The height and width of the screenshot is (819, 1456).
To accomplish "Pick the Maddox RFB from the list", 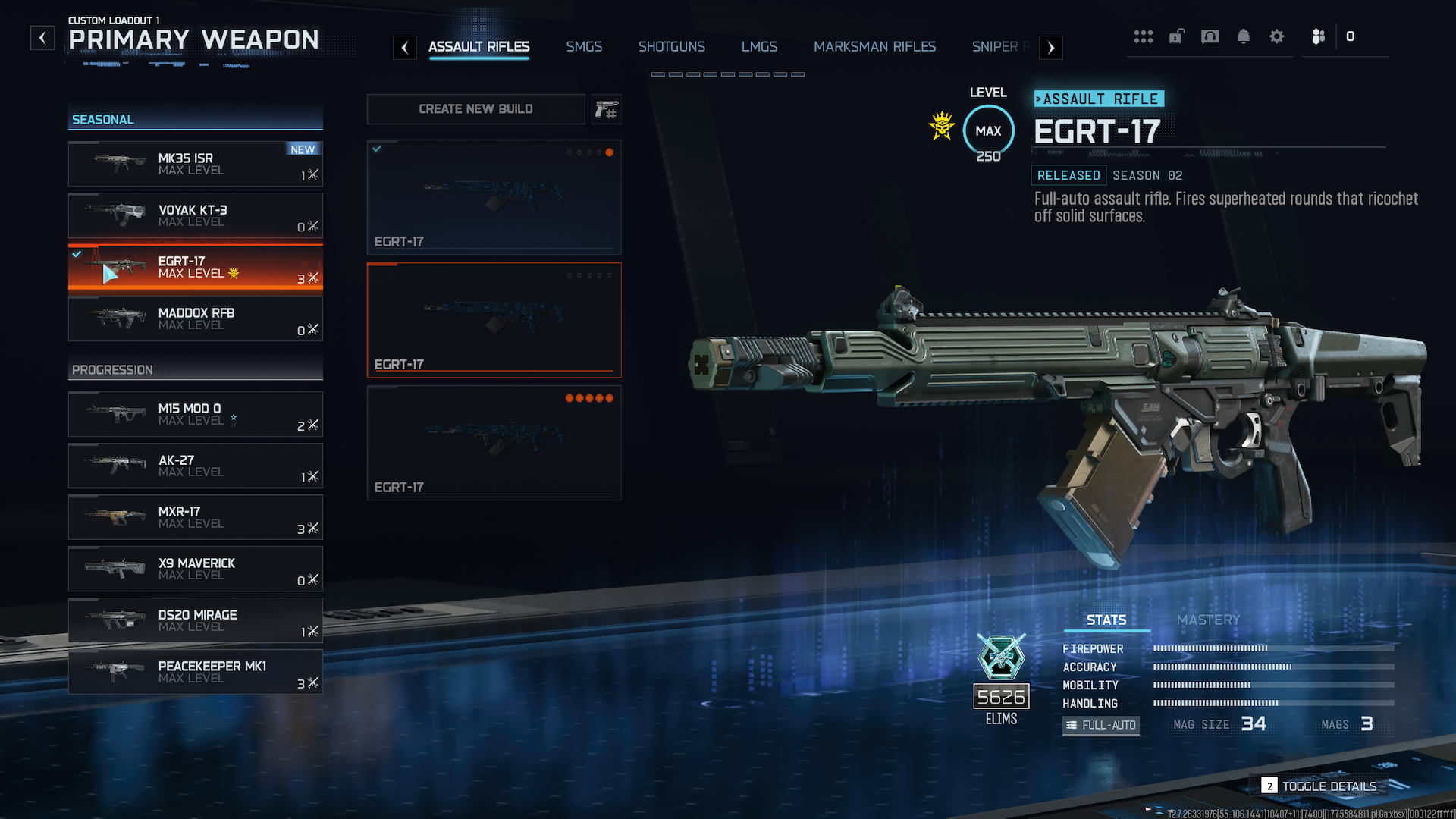I will 196,318.
